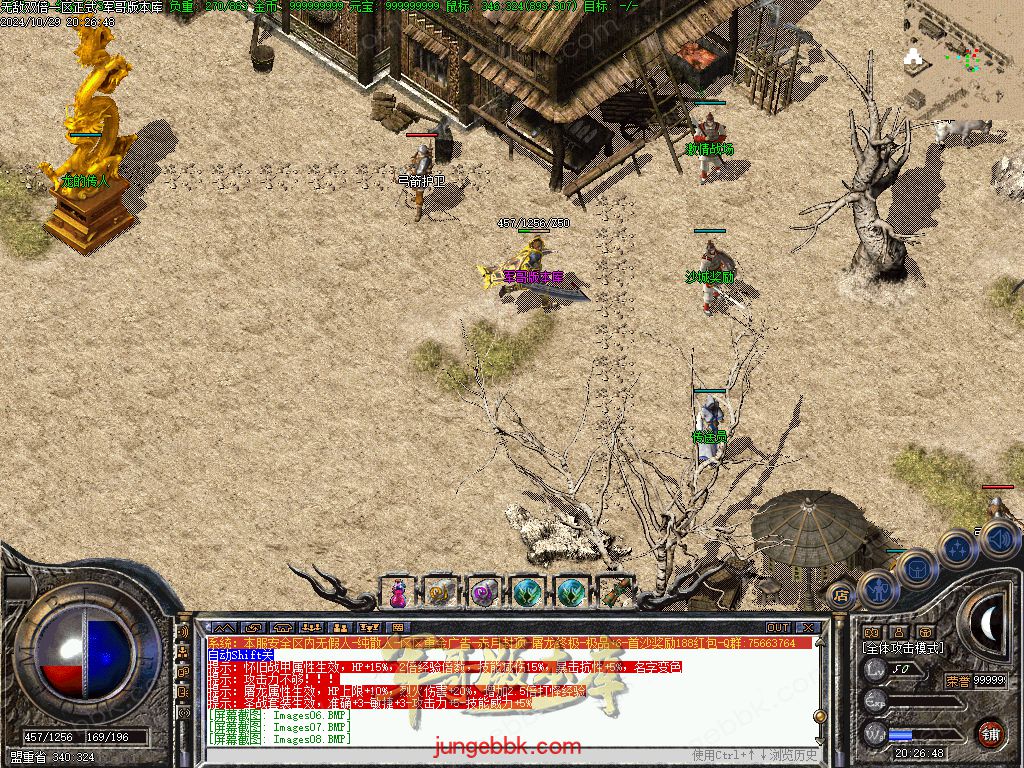This screenshot has height=768, width=1024.
Task: Click the 全体攻击模式 attack mode label
Action: [x=902, y=648]
